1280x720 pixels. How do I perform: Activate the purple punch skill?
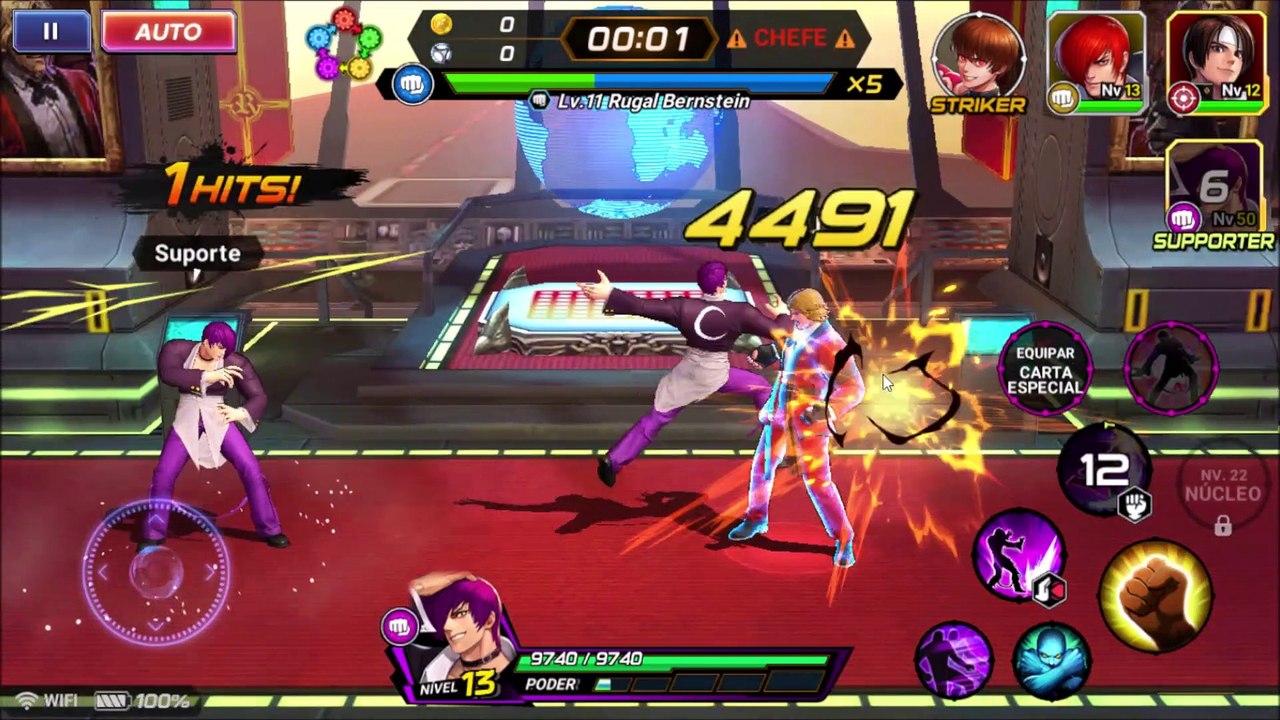click(x=1018, y=557)
